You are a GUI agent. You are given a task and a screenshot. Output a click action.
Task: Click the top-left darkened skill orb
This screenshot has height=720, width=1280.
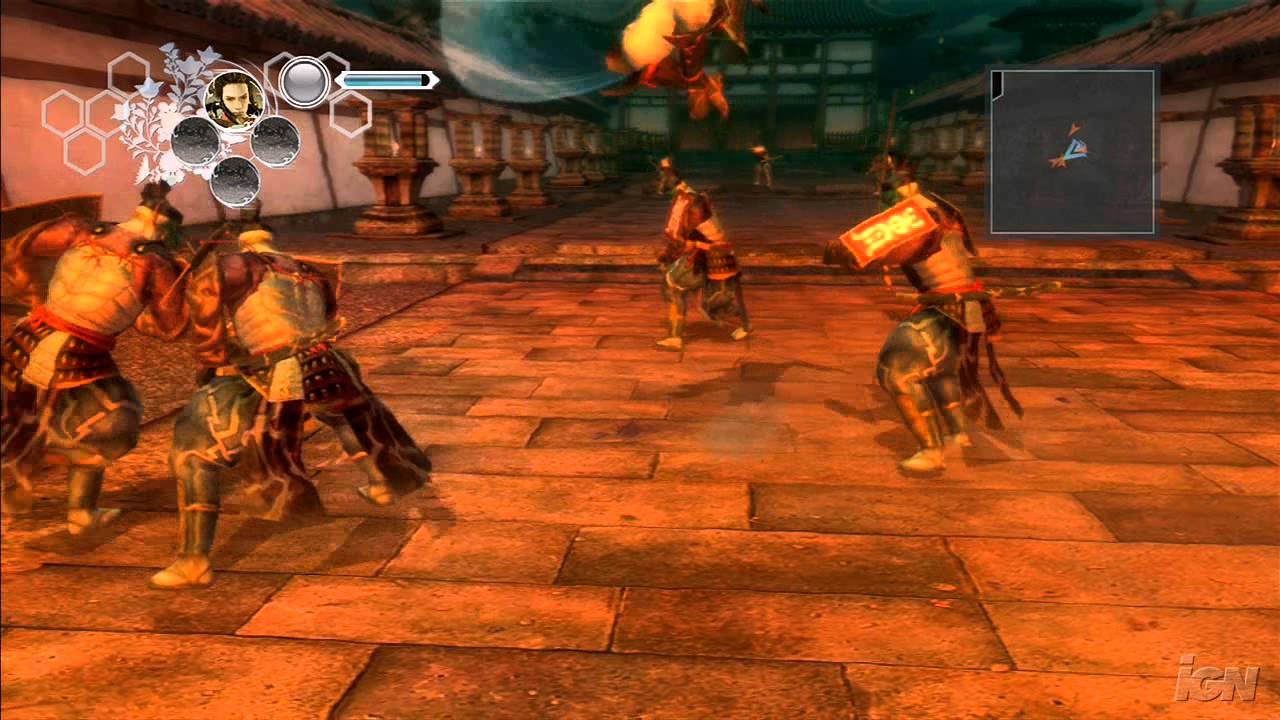pyautogui.click(x=195, y=141)
